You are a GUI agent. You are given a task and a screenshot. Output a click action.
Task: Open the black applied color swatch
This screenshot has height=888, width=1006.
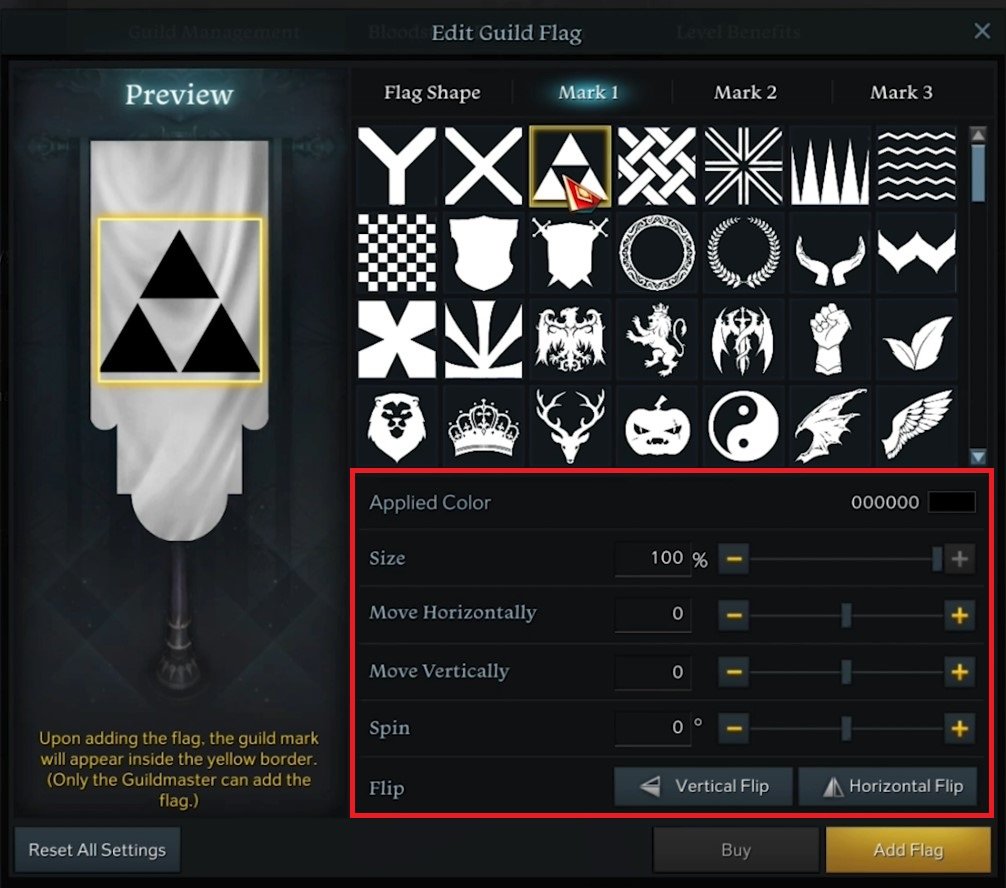(951, 502)
